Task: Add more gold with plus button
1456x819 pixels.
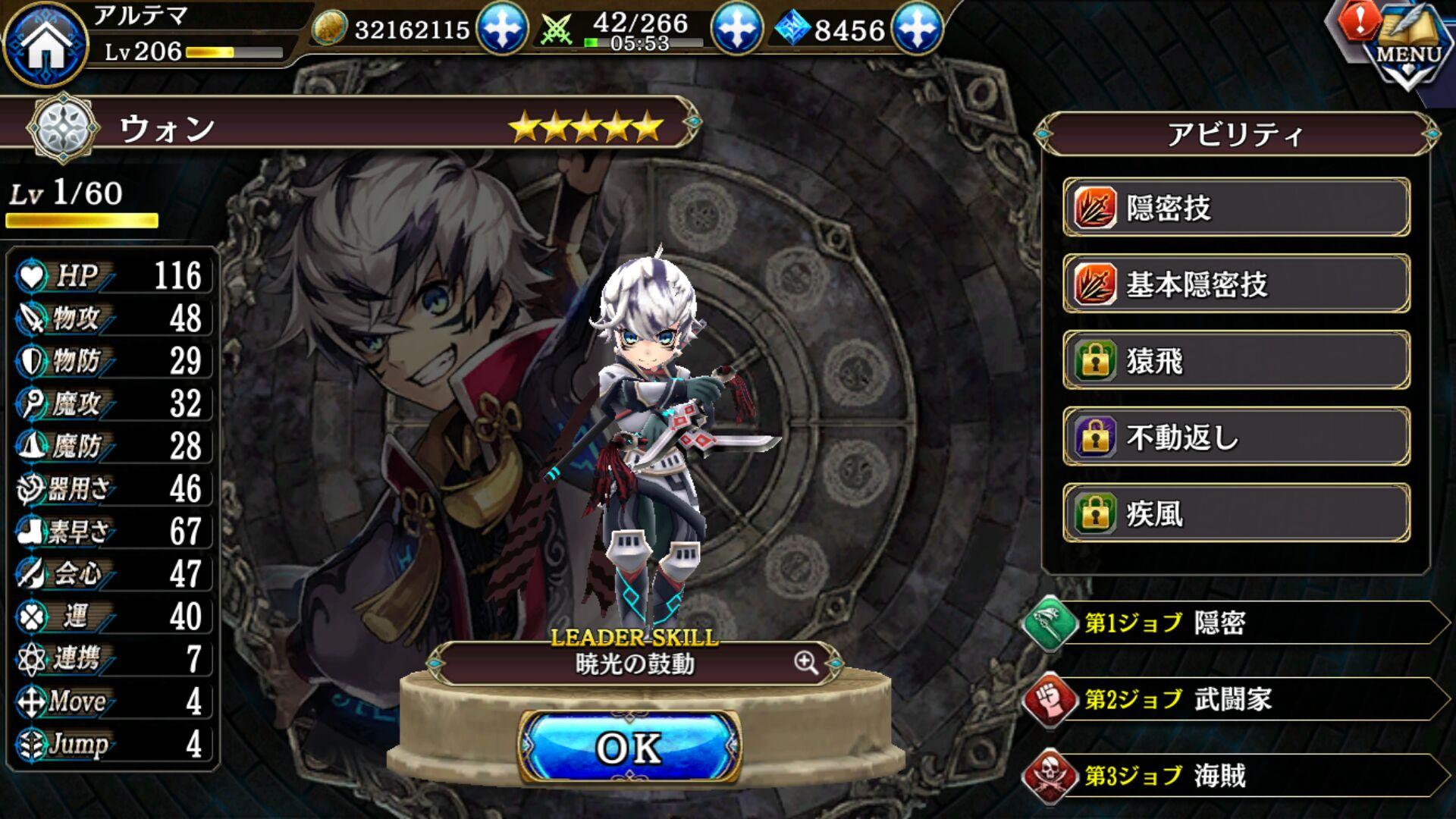Action: click(x=502, y=29)
